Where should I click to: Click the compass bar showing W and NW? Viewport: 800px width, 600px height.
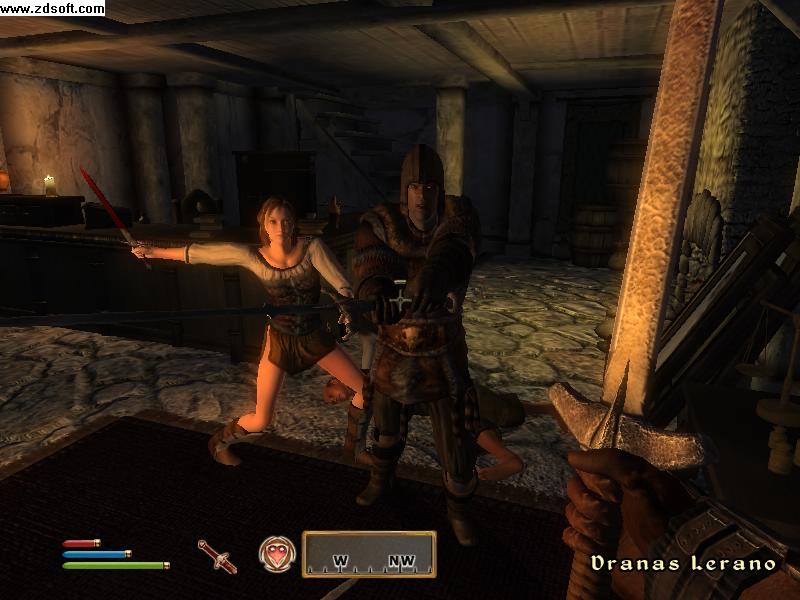point(369,554)
